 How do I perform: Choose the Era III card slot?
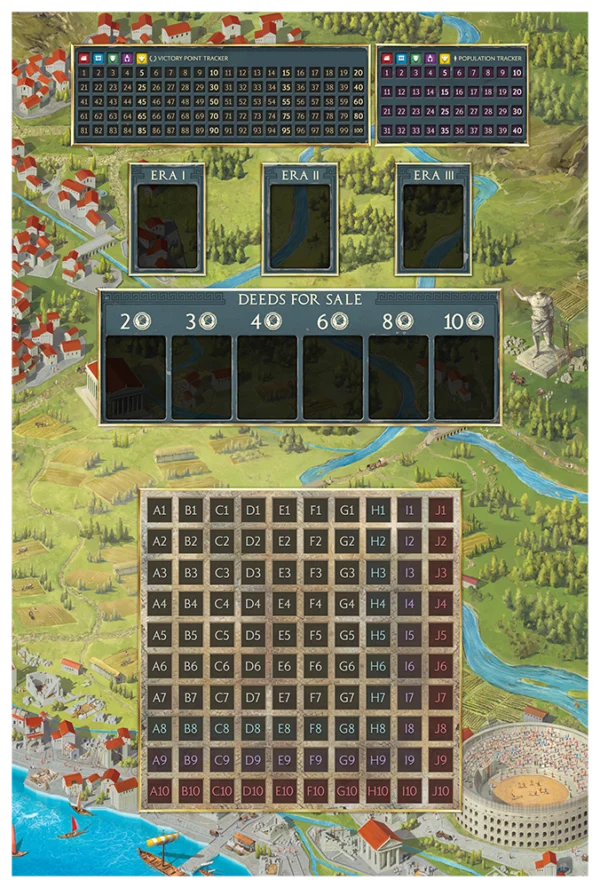click(x=433, y=226)
